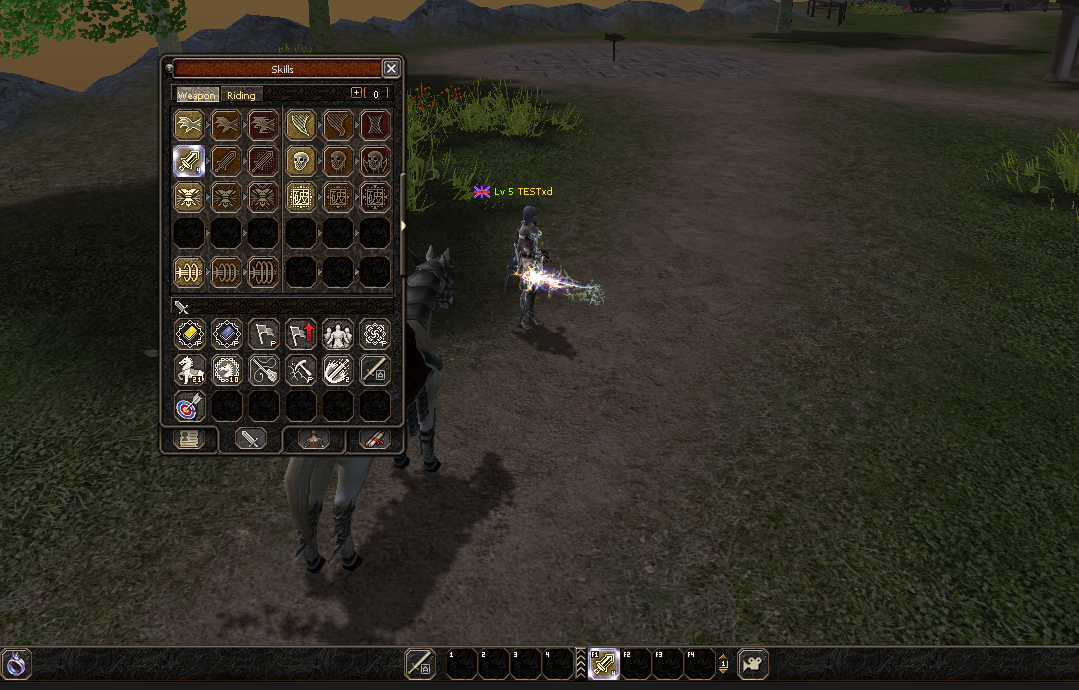This screenshot has width=1079, height=690.
Task: Switch to the Riding skills tab
Action: point(241,95)
